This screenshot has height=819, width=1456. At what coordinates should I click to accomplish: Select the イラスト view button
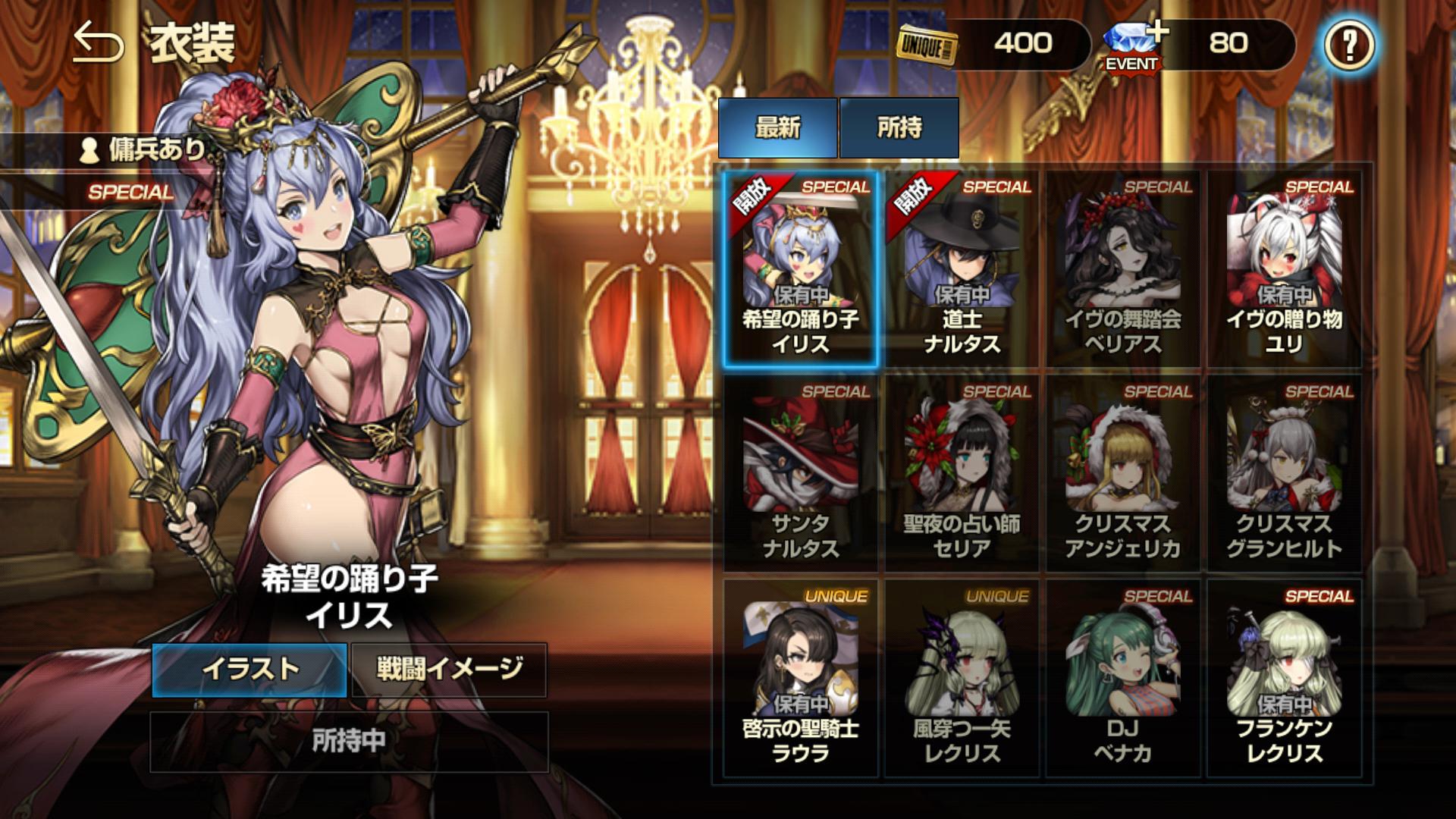coord(249,669)
